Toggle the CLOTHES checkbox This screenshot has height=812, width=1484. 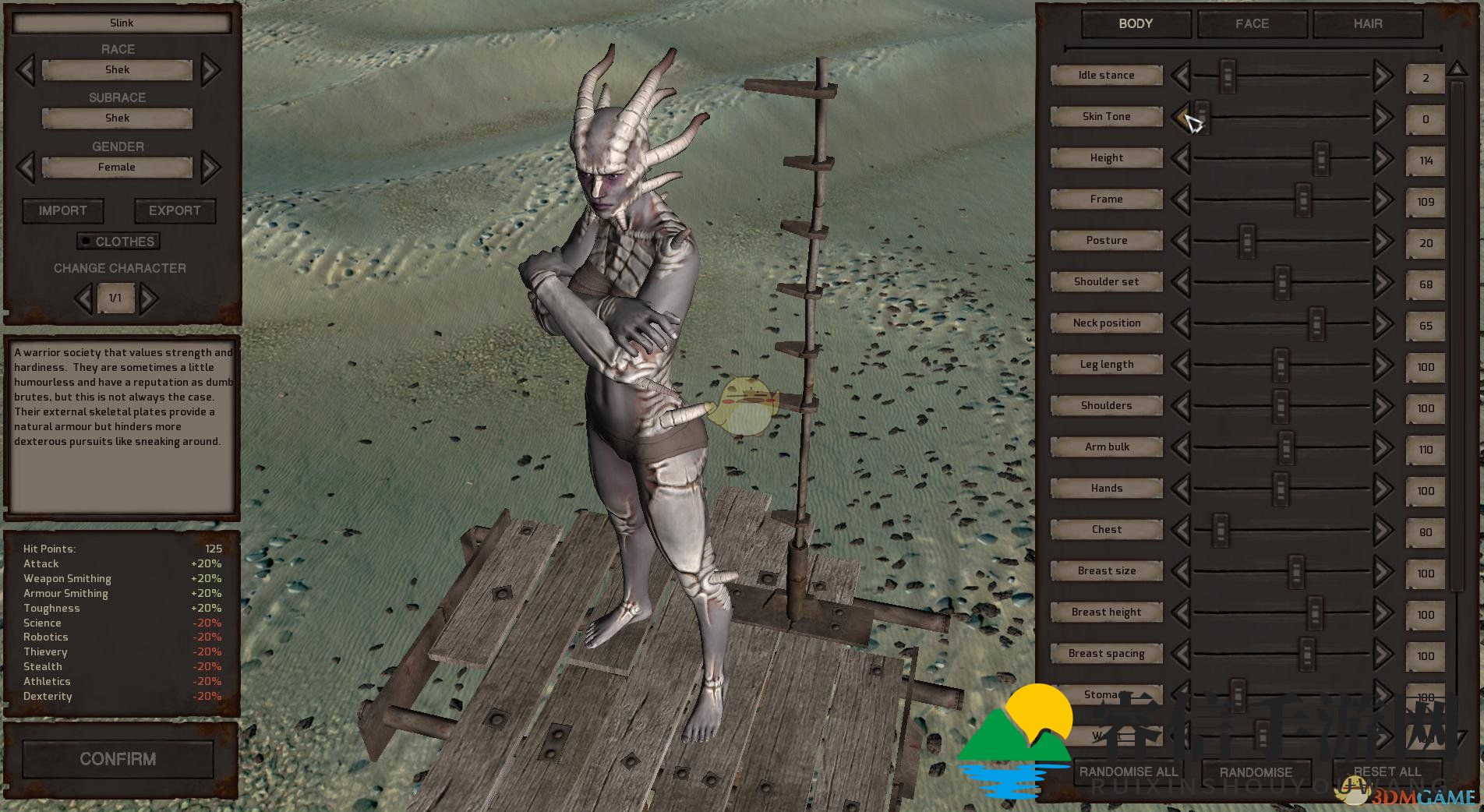(86, 242)
